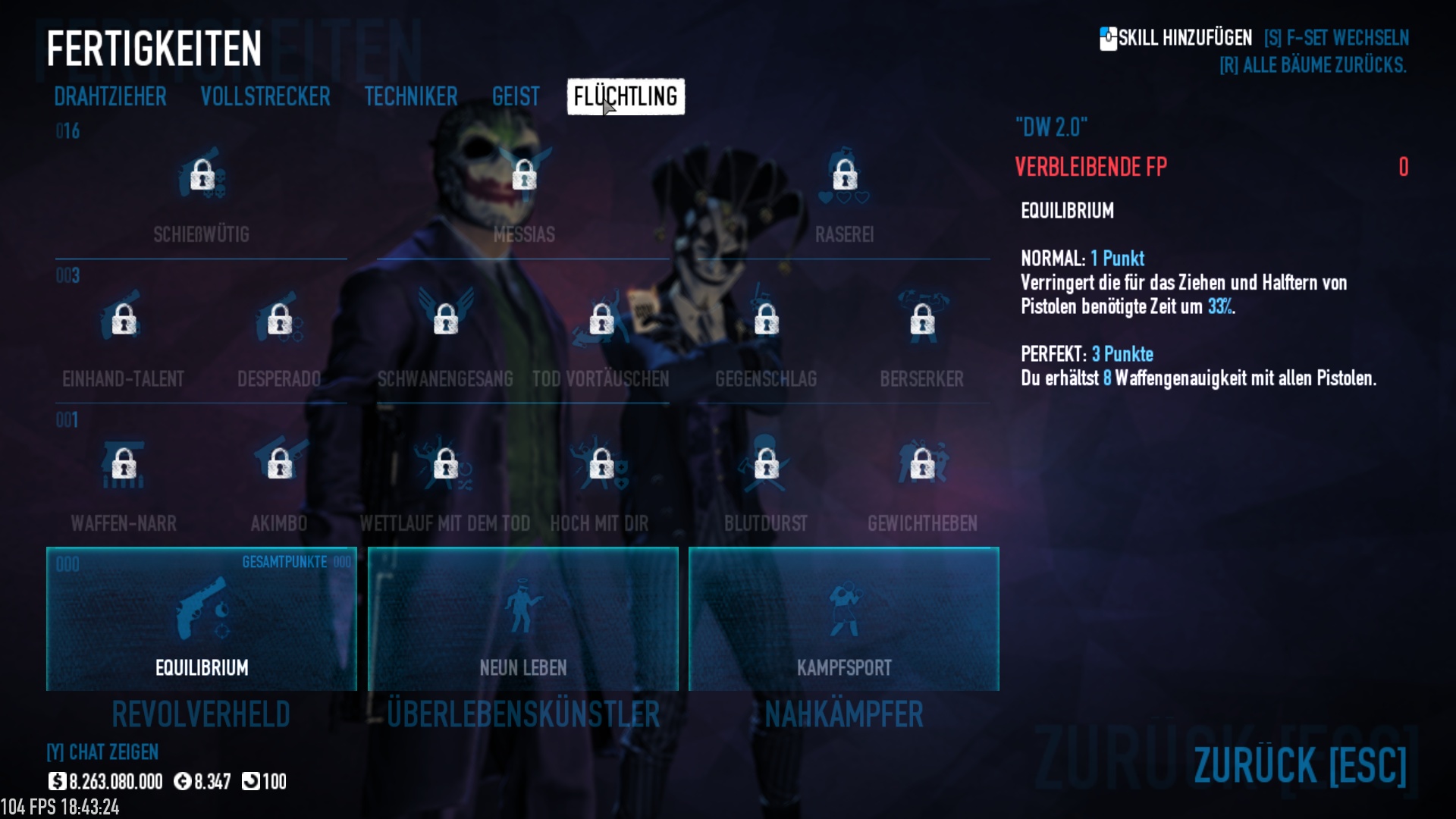Viewport: 1456px width, 819px height.
Task: Reset all trees via Alle Bäume Zurücks.
Action: [x=1313, y=66]
